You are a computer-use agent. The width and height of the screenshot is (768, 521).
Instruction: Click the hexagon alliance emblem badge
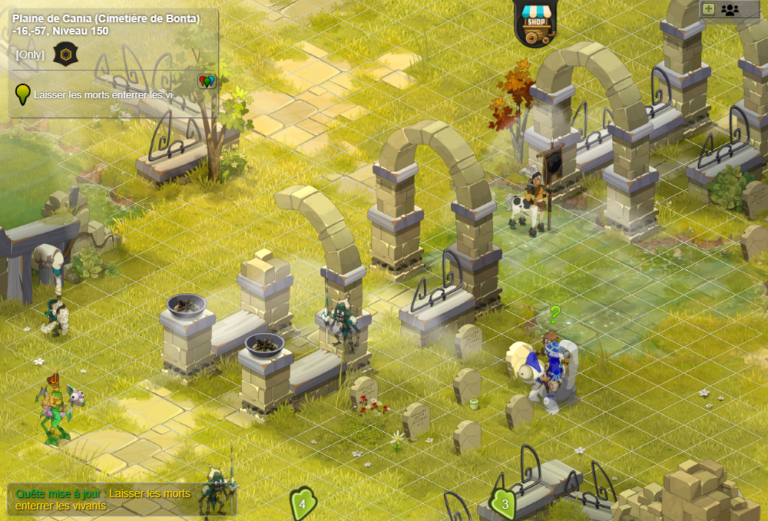[x=64, y=54]
